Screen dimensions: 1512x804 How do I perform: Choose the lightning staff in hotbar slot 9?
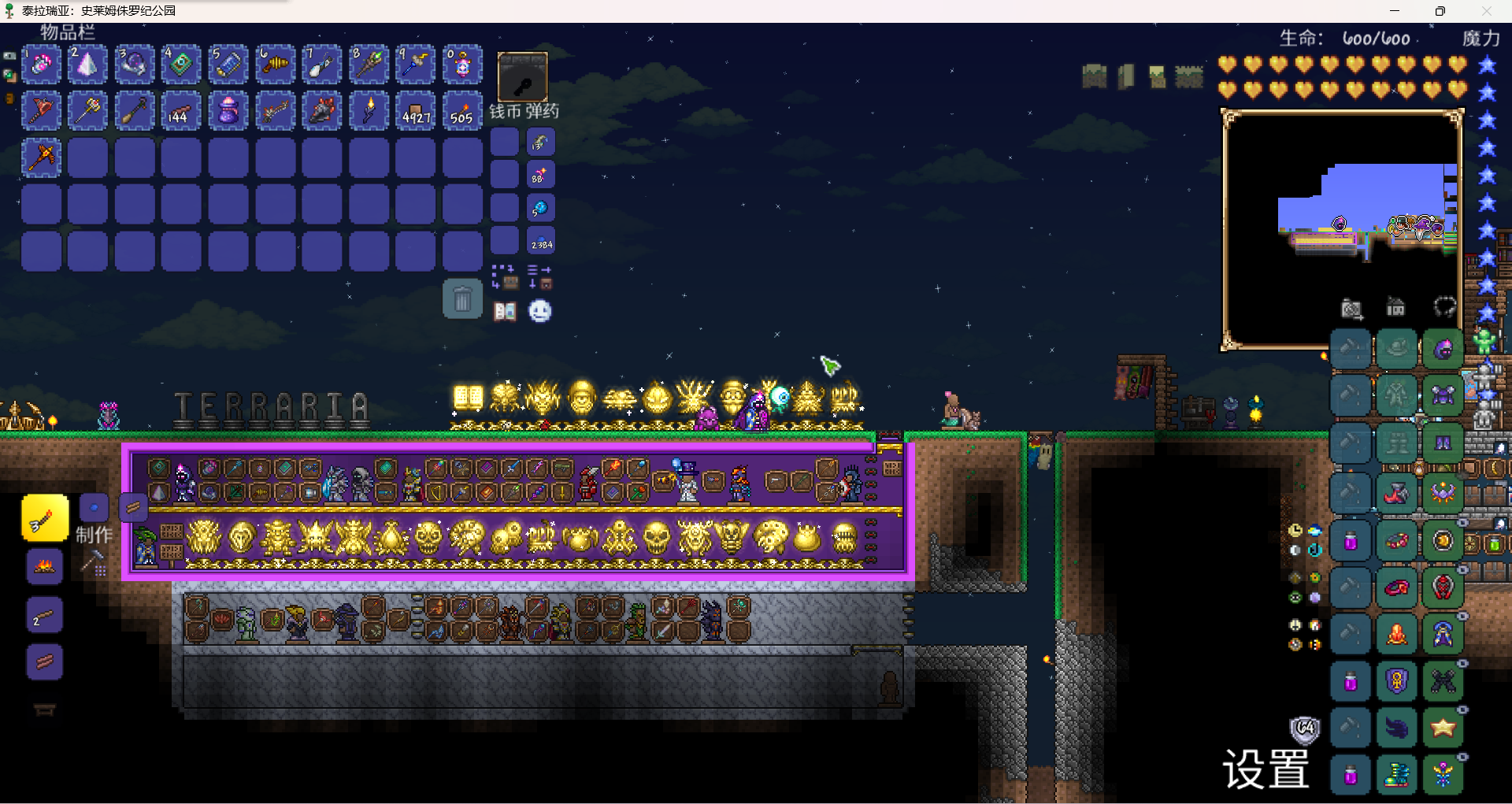click(415, 65)
